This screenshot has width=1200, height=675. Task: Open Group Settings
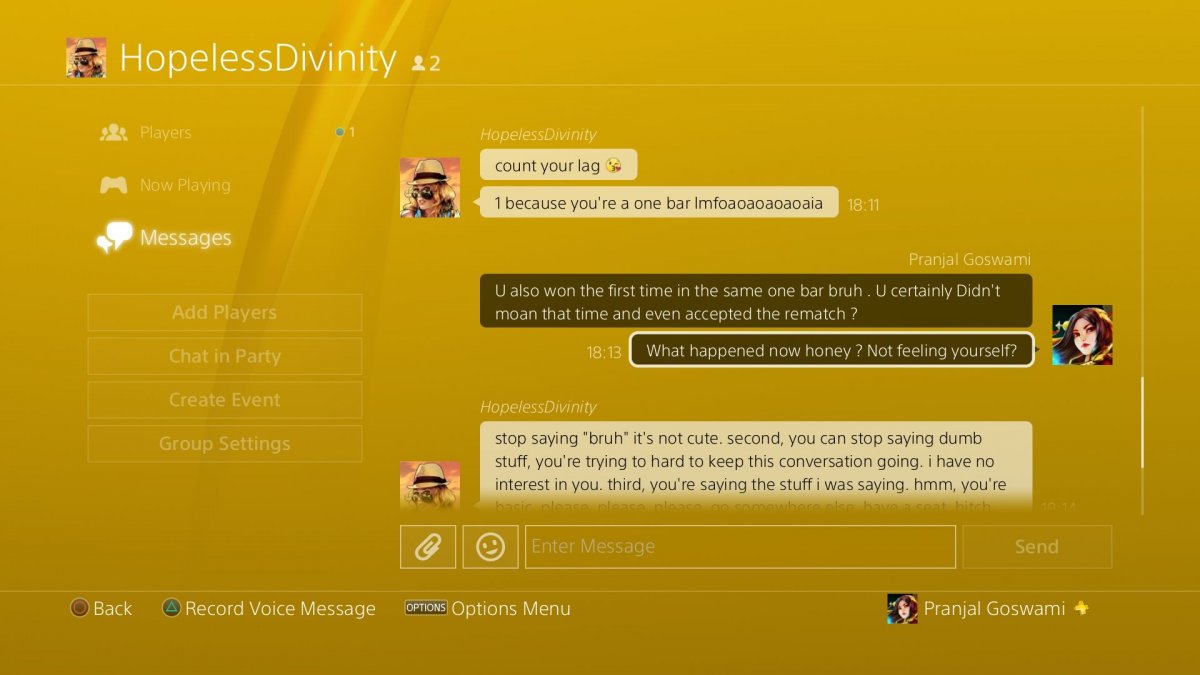coord(225,444)
